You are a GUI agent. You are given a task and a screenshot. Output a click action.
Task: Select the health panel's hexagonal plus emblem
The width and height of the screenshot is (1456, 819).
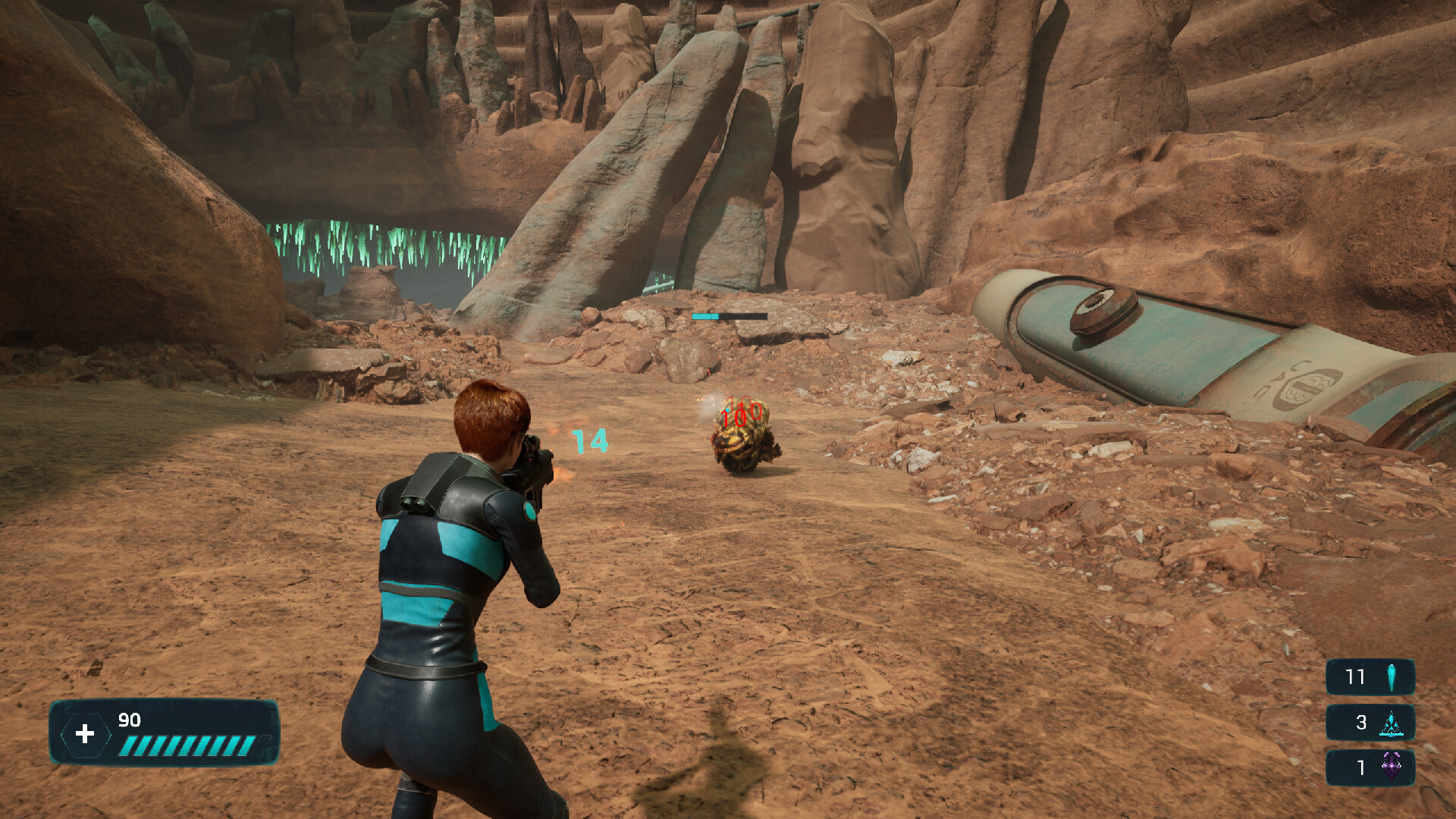point(85,733)
